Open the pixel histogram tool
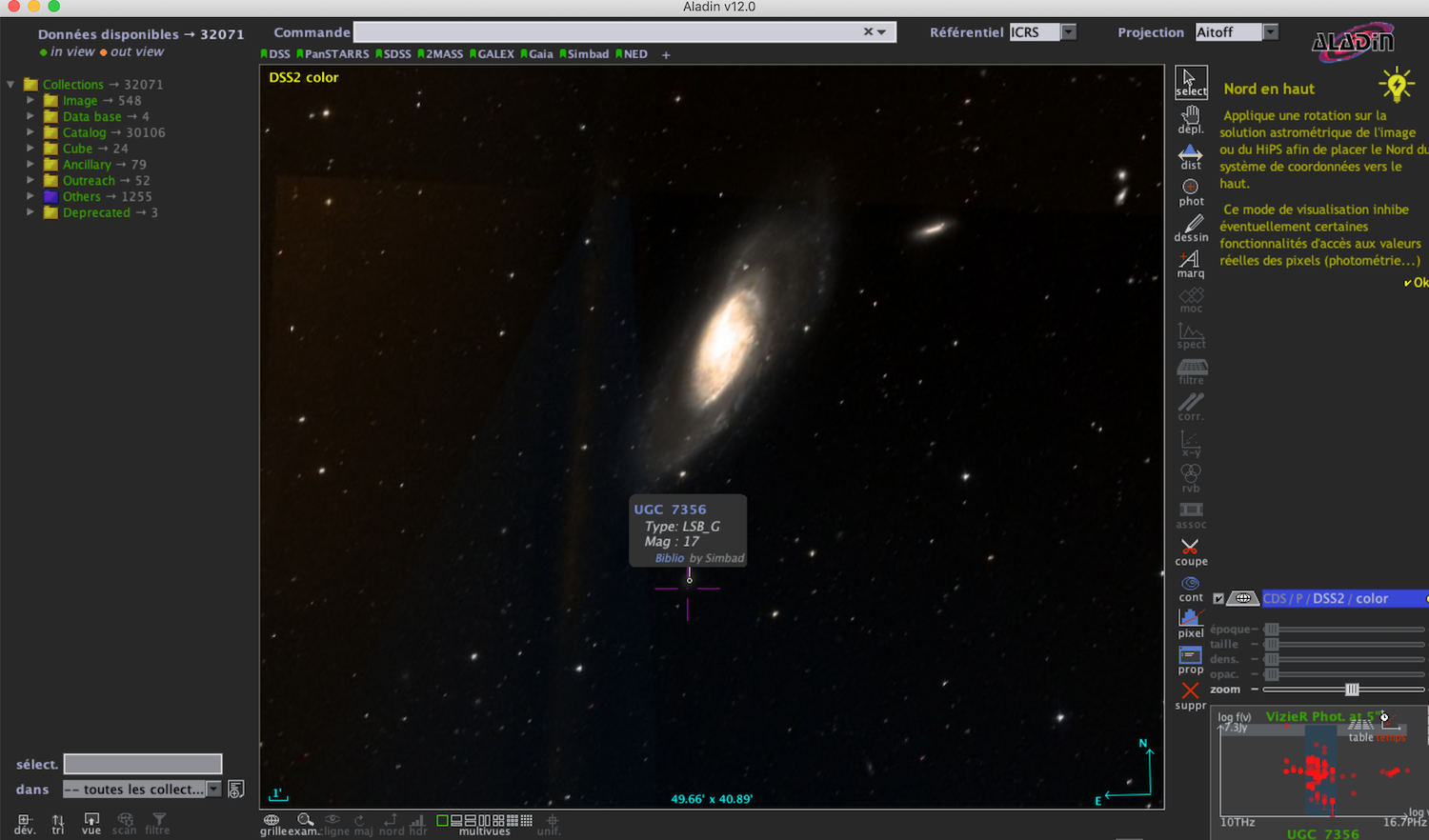 [1191, 623]
